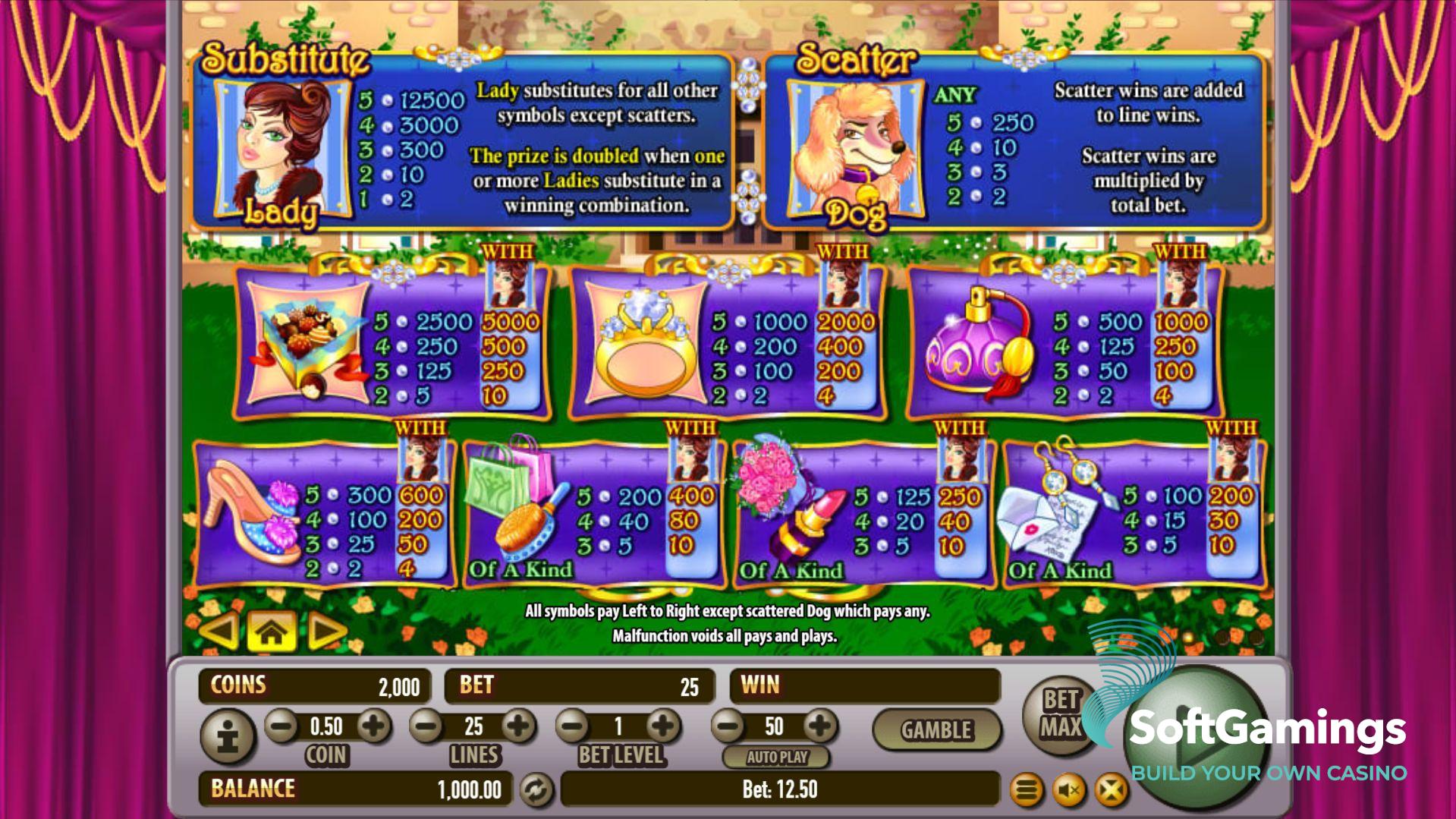The width and height of the screenshot is (1456, 819).
Task: Click the Gamble button
Action: (936, 730)
